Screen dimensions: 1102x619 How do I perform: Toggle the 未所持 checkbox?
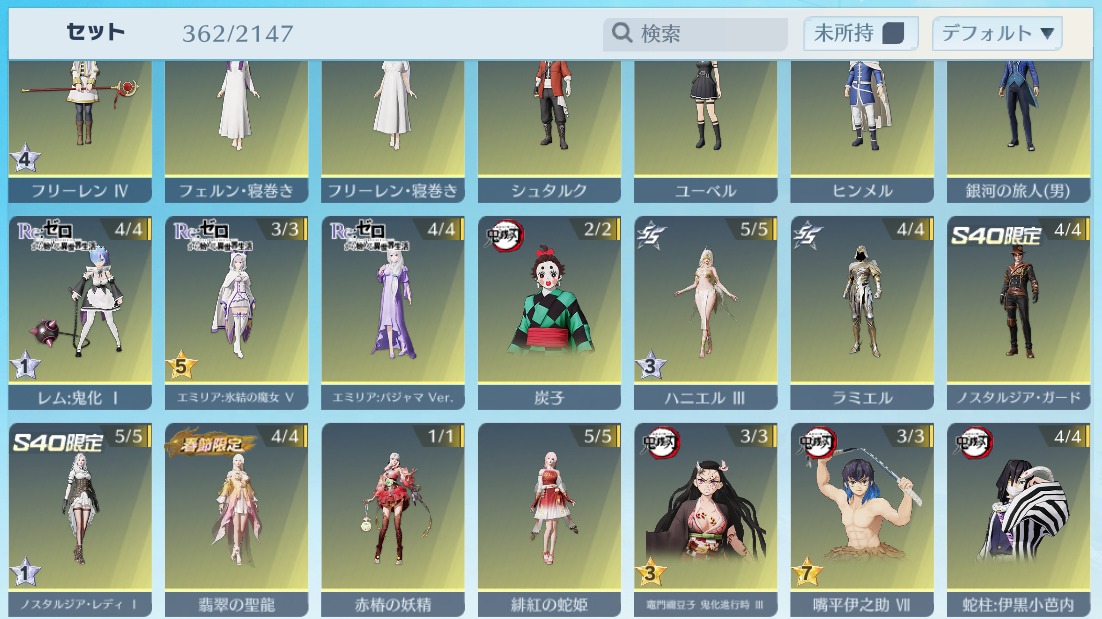point(893,34)
